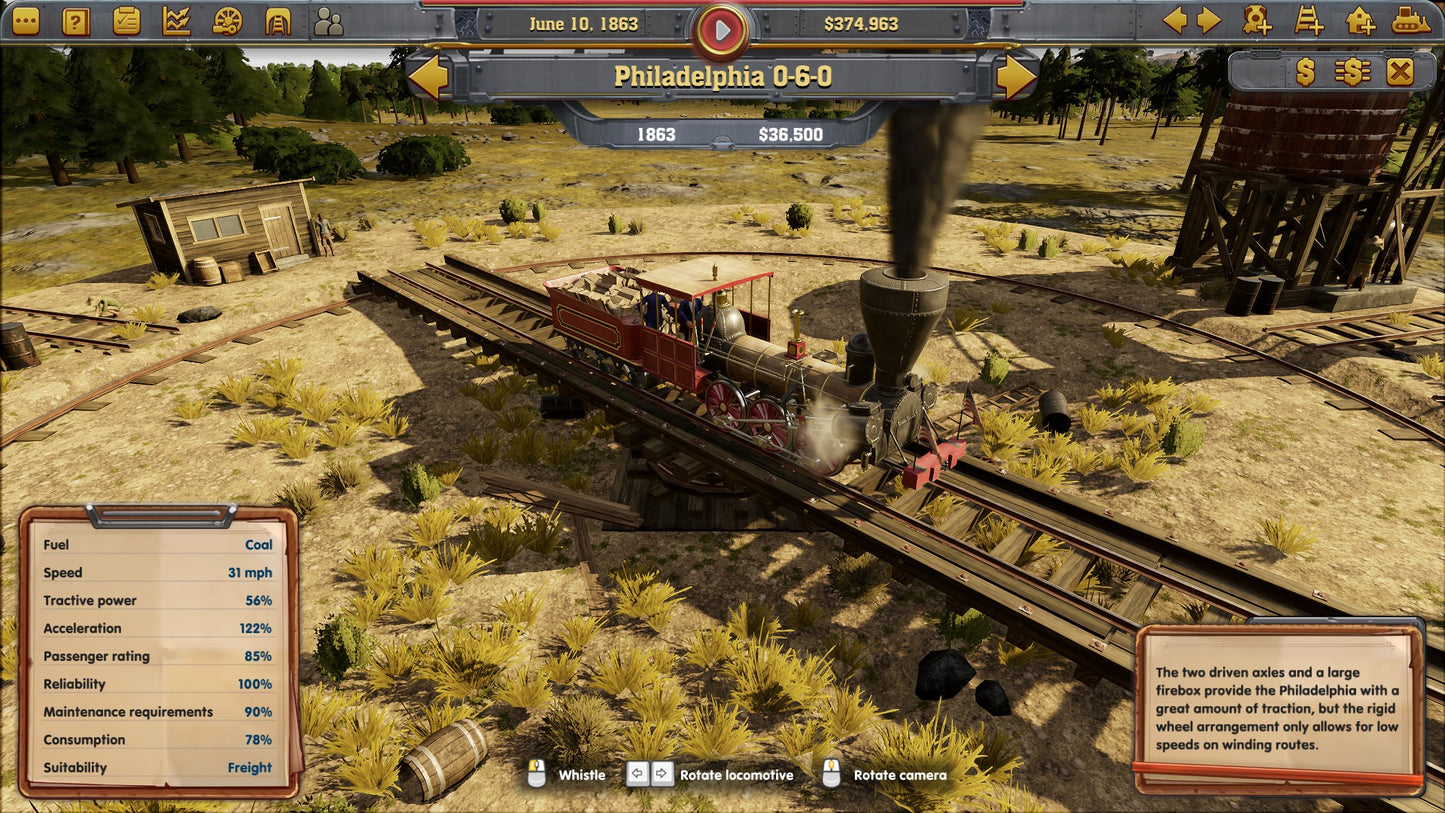Close the locomotive viewer
This screenshot has width=1445, height=813.
click(x=1400, y=71)
